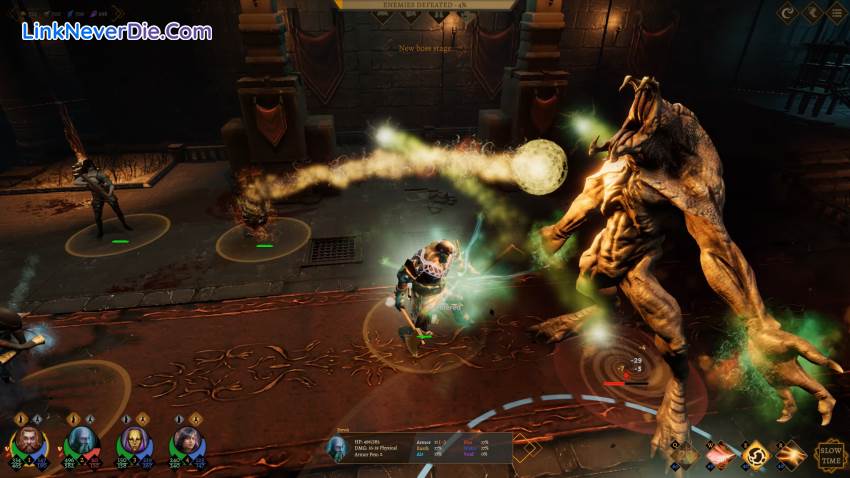Click the spiral icon in top-right corner
Viewport: 850px width, 478px height.
(x=789, y=14)
